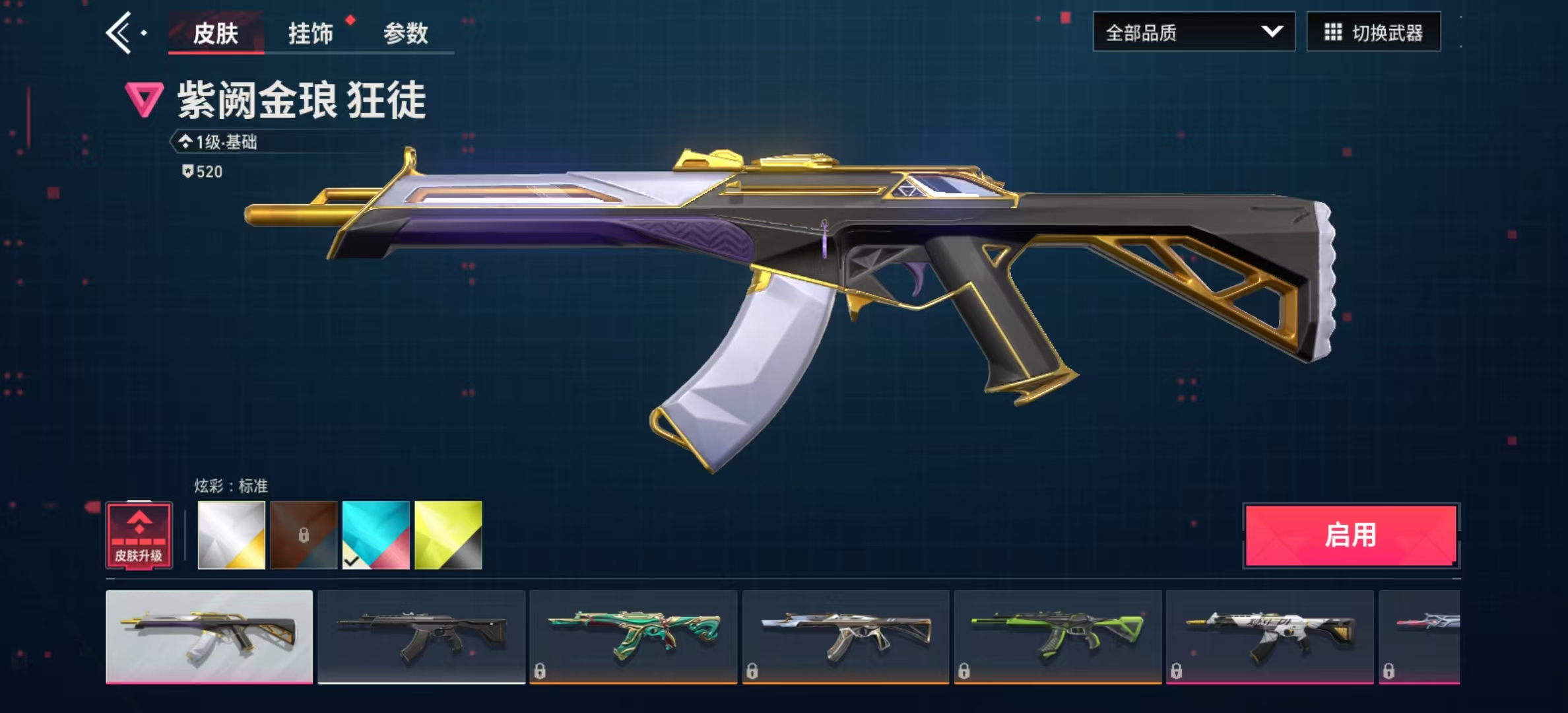The image size is (1568, 713).
Task: Click the 切换武器 button
Action: click(x=1373, y=32)
